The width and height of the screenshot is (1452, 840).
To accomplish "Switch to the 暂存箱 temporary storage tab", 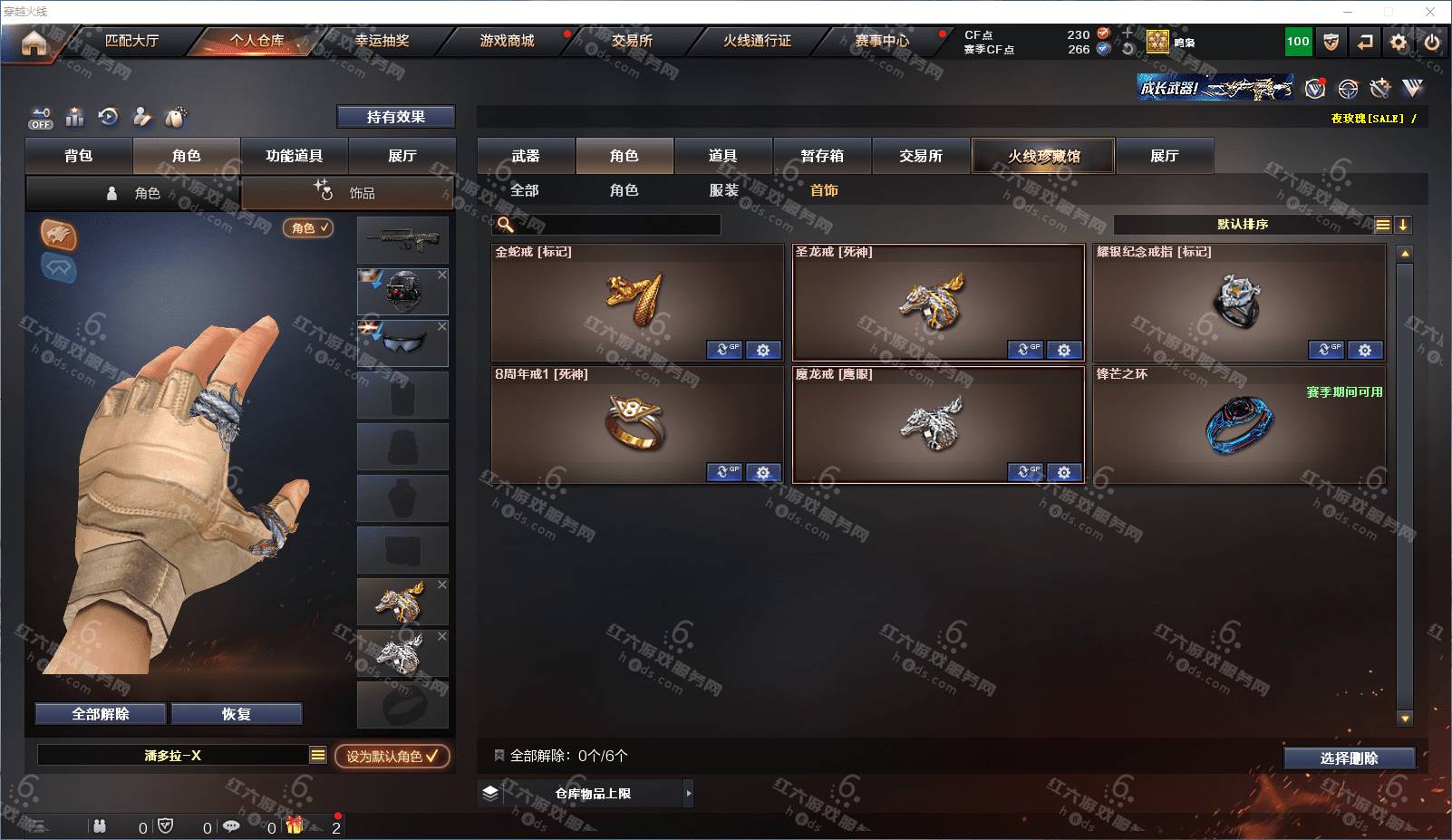I will coord(822,156).
